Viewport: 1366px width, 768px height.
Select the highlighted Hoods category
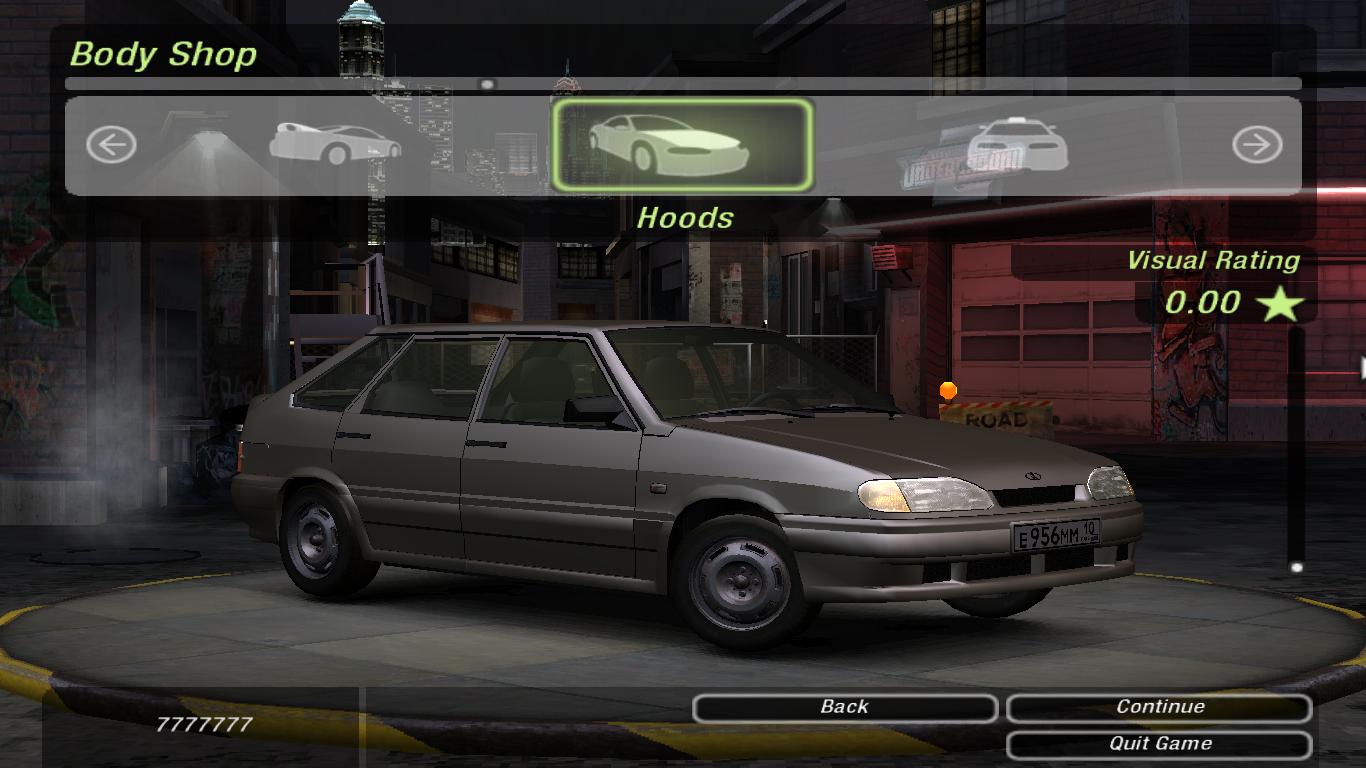click(682, 146)
